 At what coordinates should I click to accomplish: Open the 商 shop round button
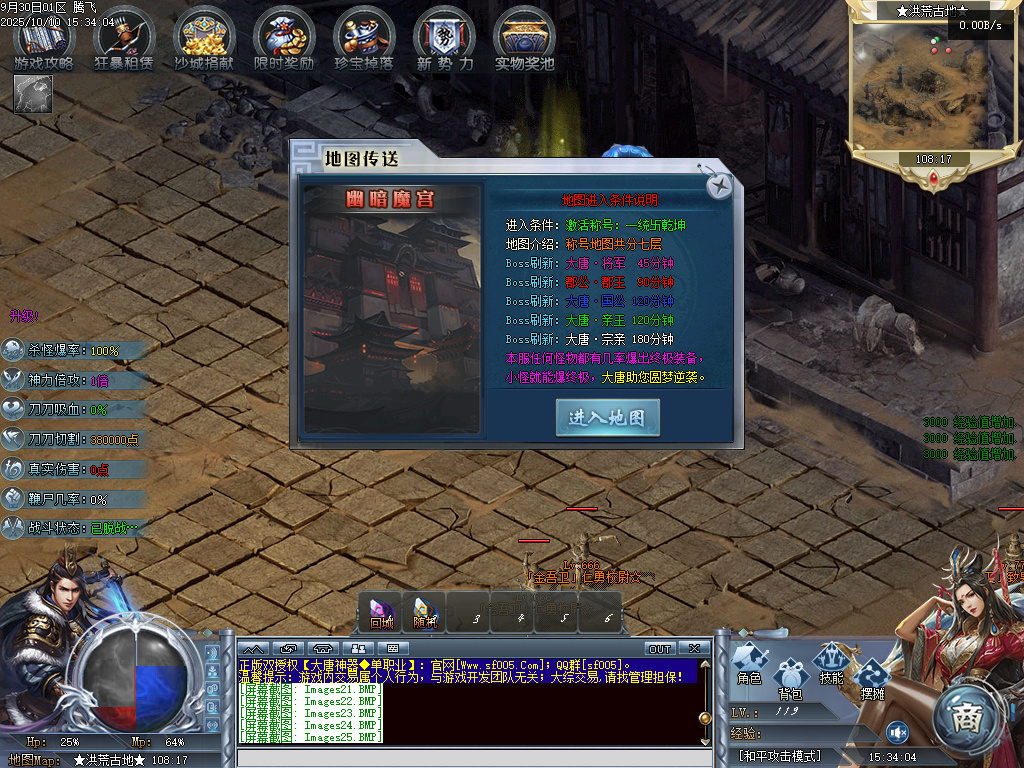[967, 716]
